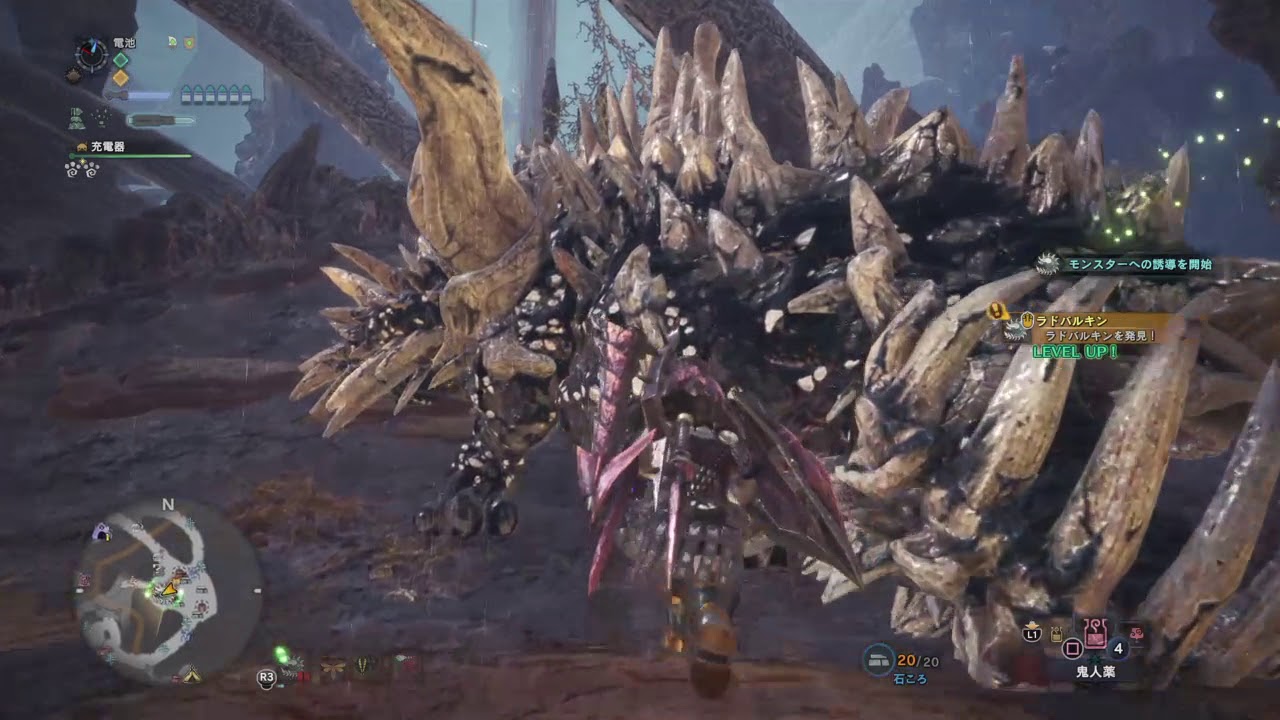This screenshot has height=720, width=1280.
Task: Open the ラドバルキン discovery notification
Action: pyautogui.click(x=1092, y=328)
